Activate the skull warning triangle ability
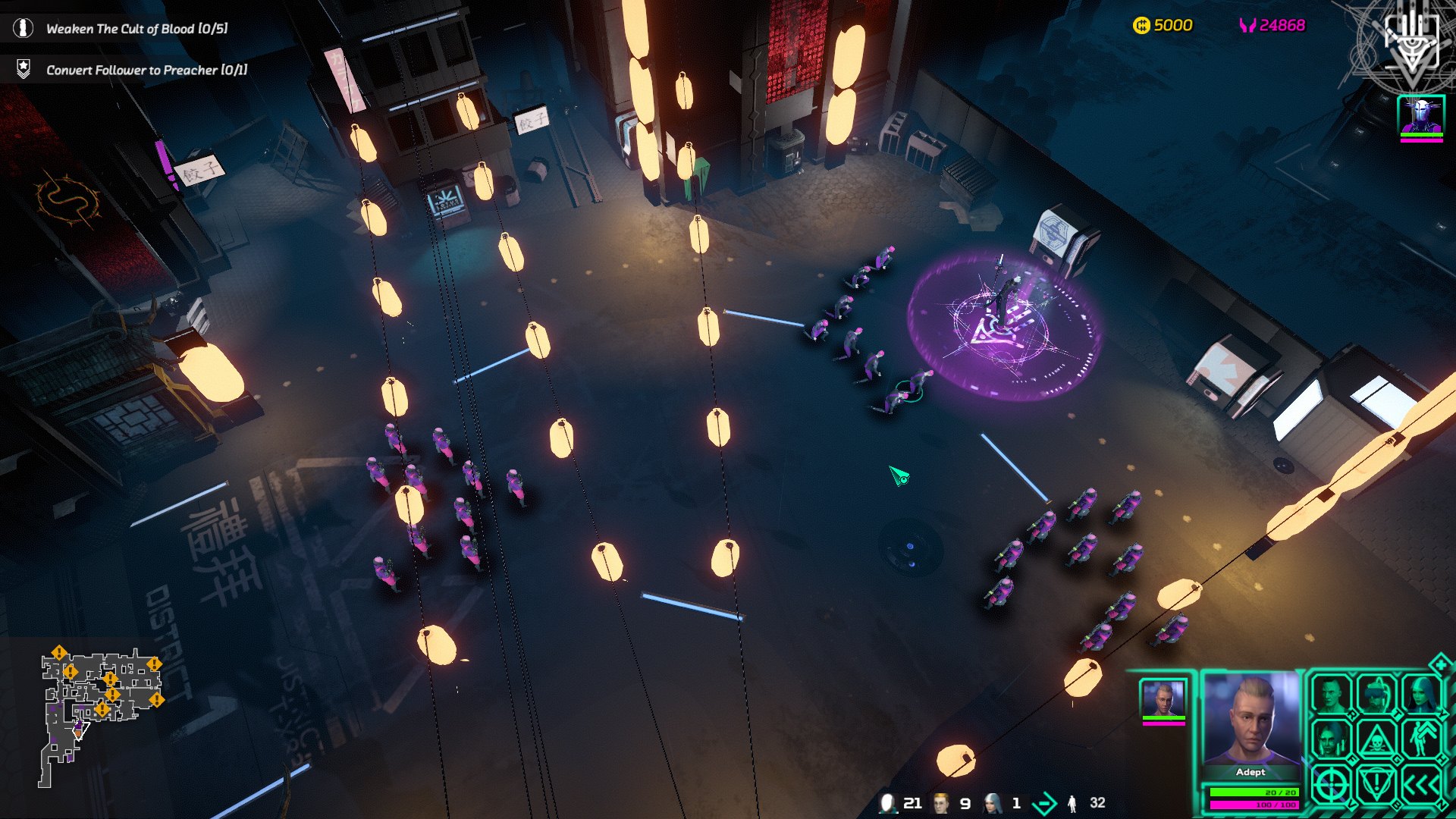Screen dimensions: 1456x819 [x=1376, y=740]
